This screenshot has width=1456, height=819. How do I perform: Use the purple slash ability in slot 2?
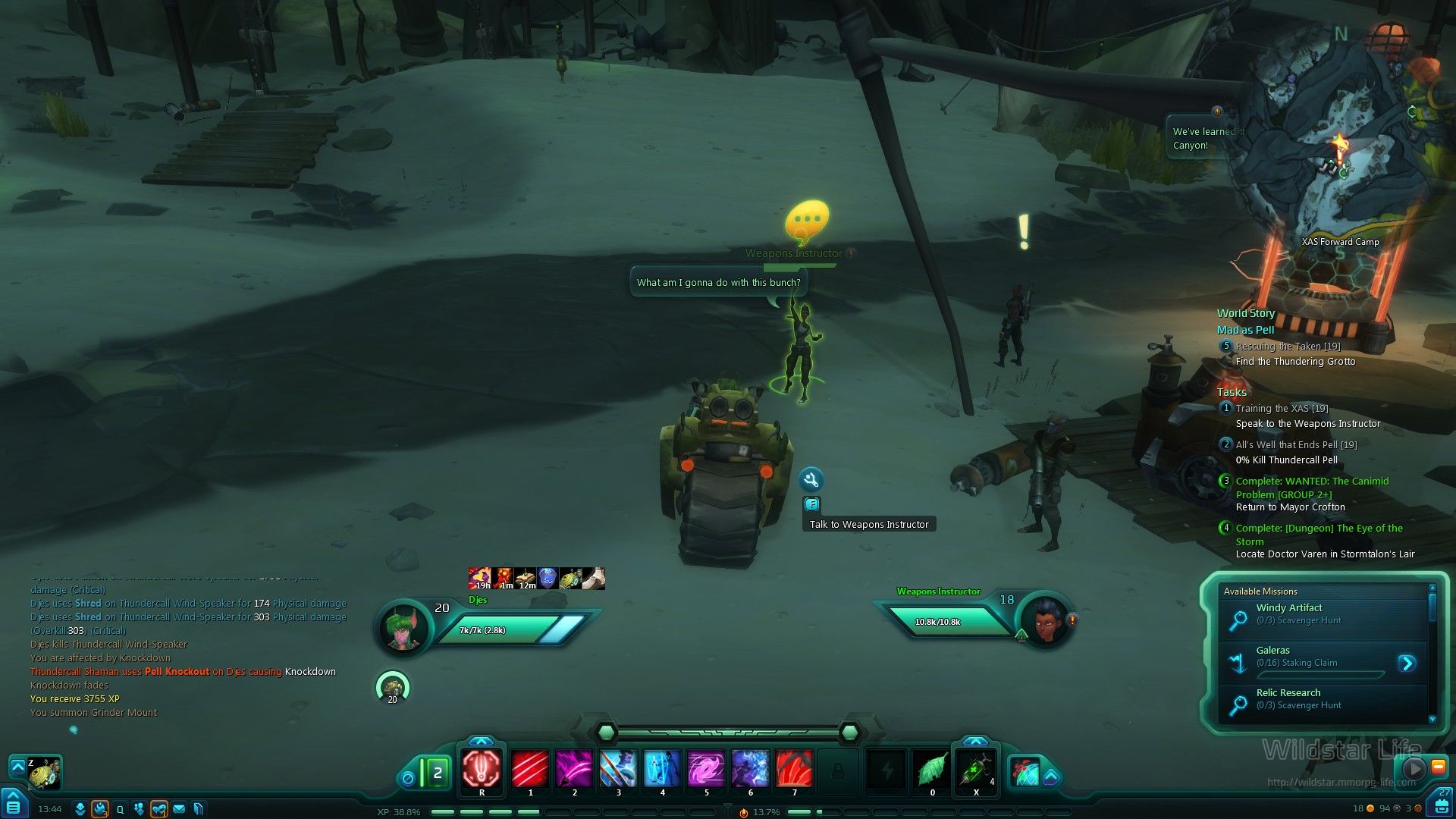[574, 769]
